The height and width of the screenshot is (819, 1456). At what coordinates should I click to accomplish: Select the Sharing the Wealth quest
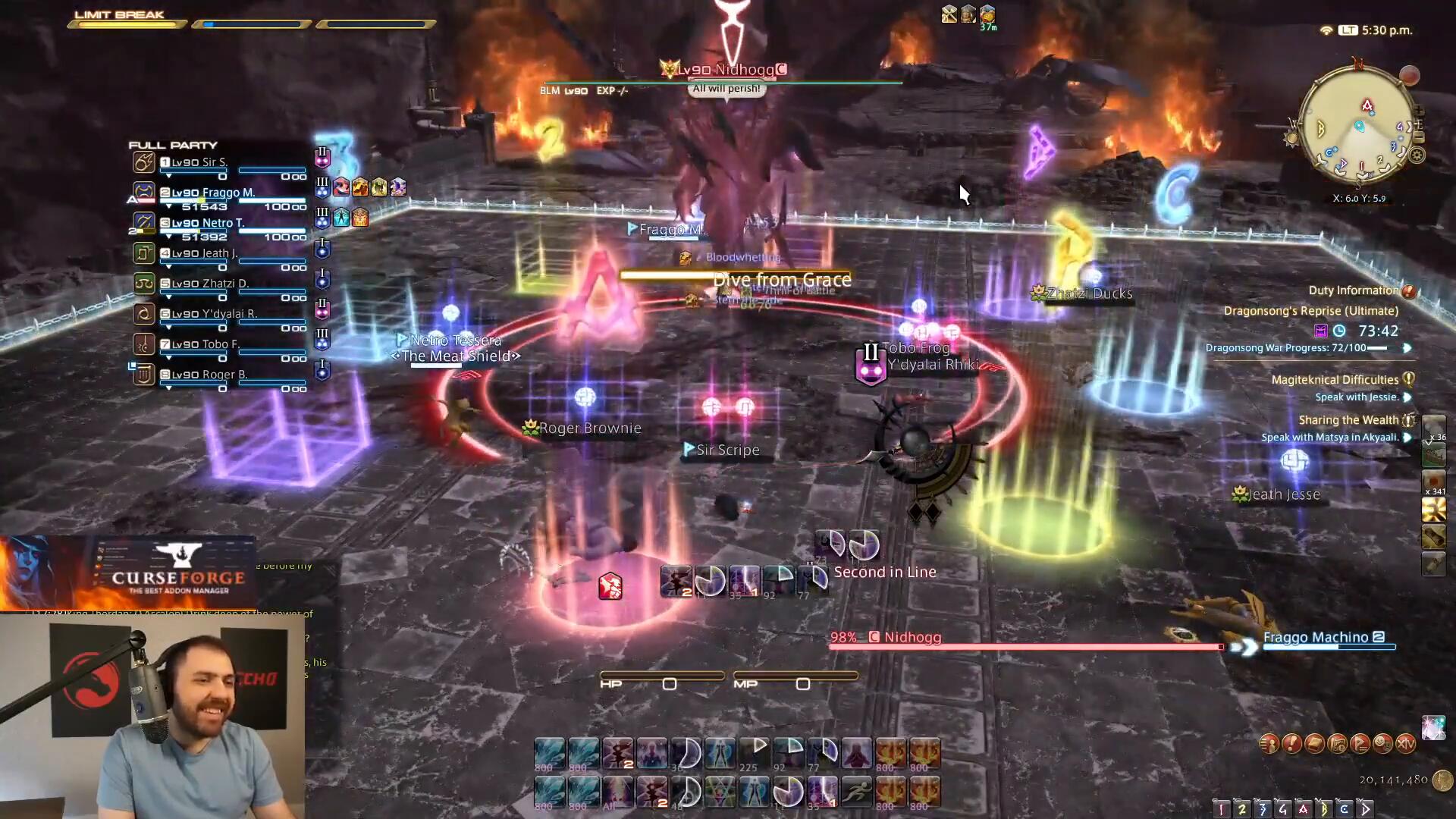click(1348, 420)
